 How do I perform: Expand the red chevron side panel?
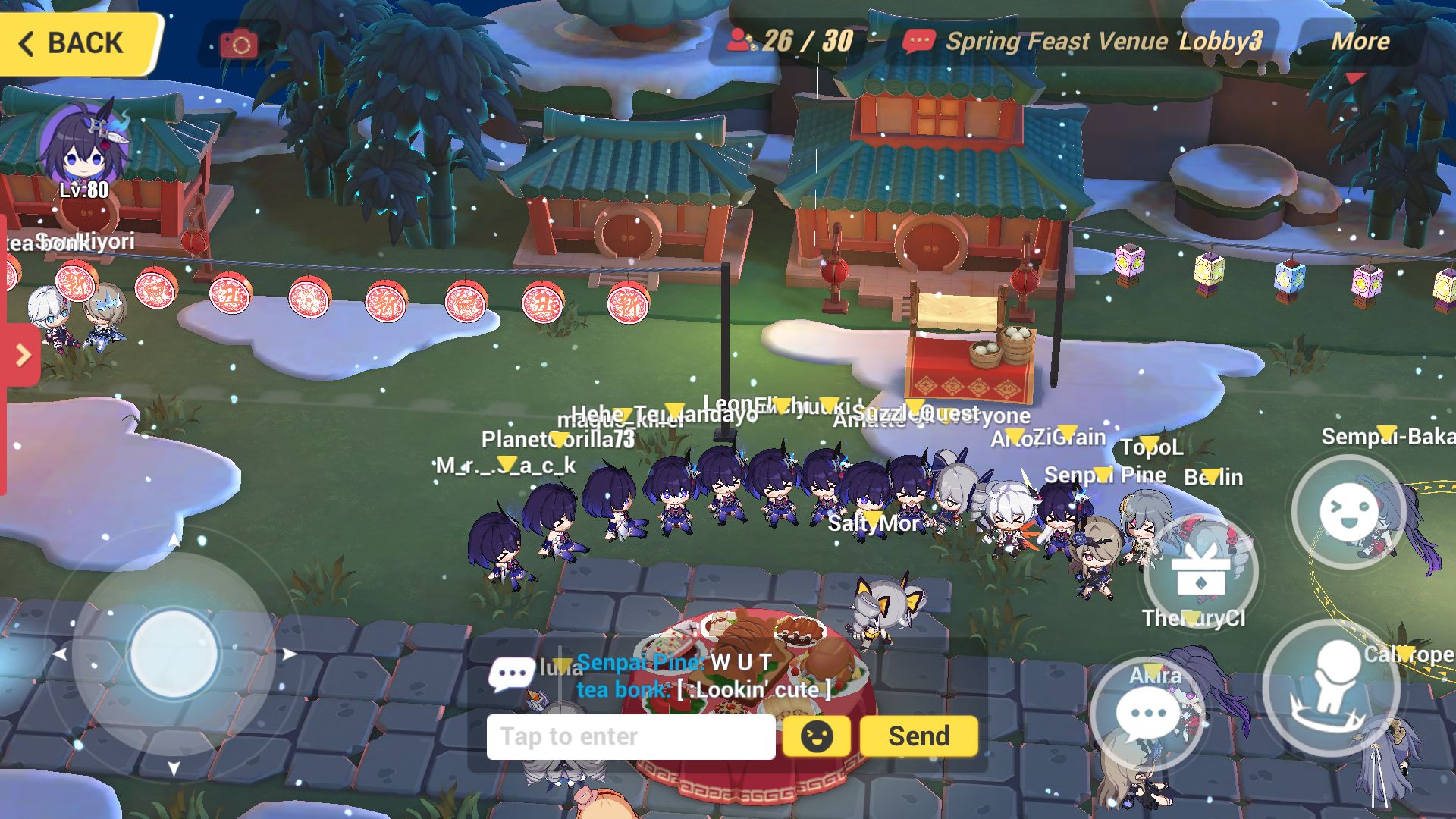(23, 355)
